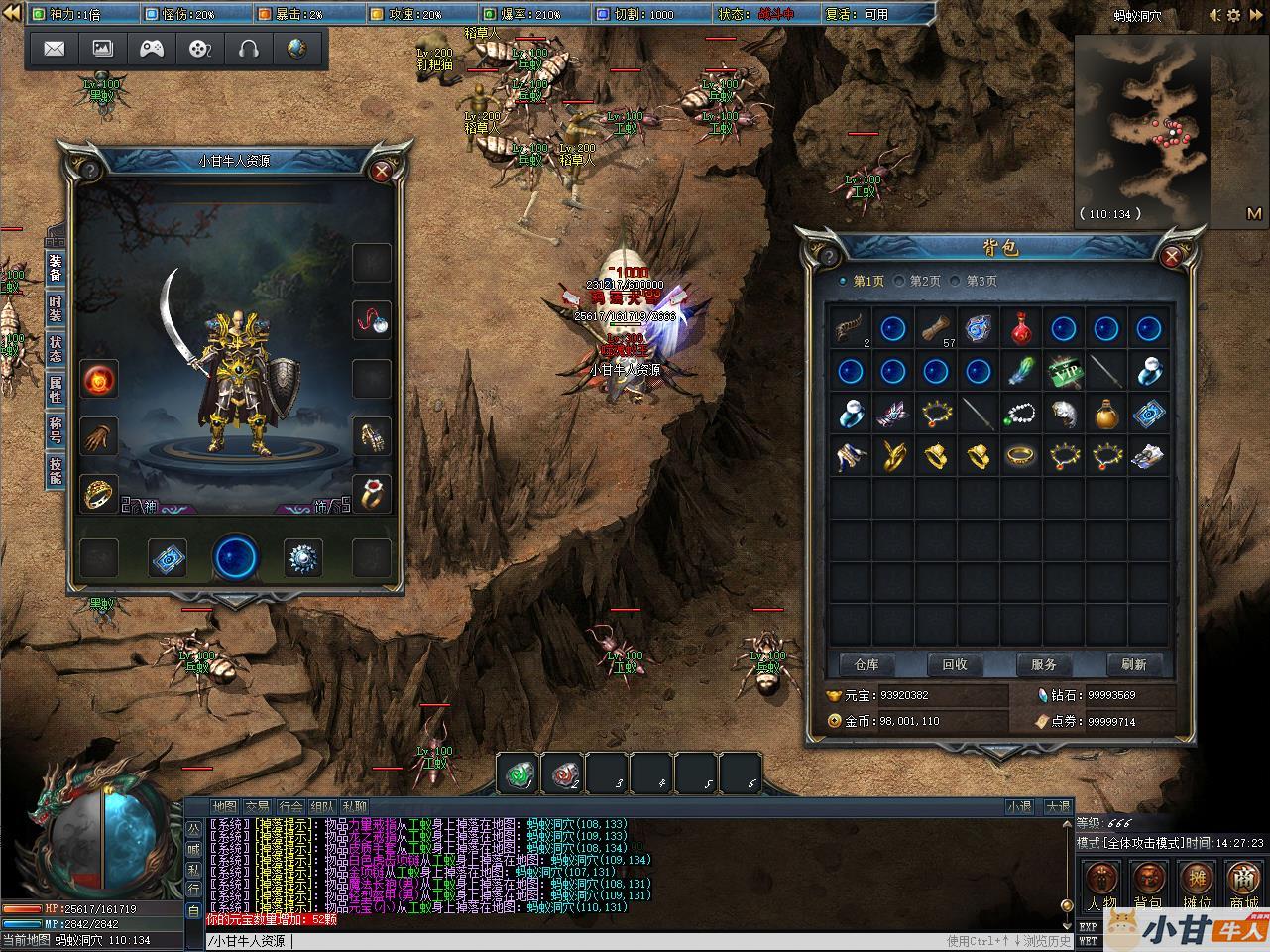
Task: Open the 服务 services menu
Action: point(1044,664)
